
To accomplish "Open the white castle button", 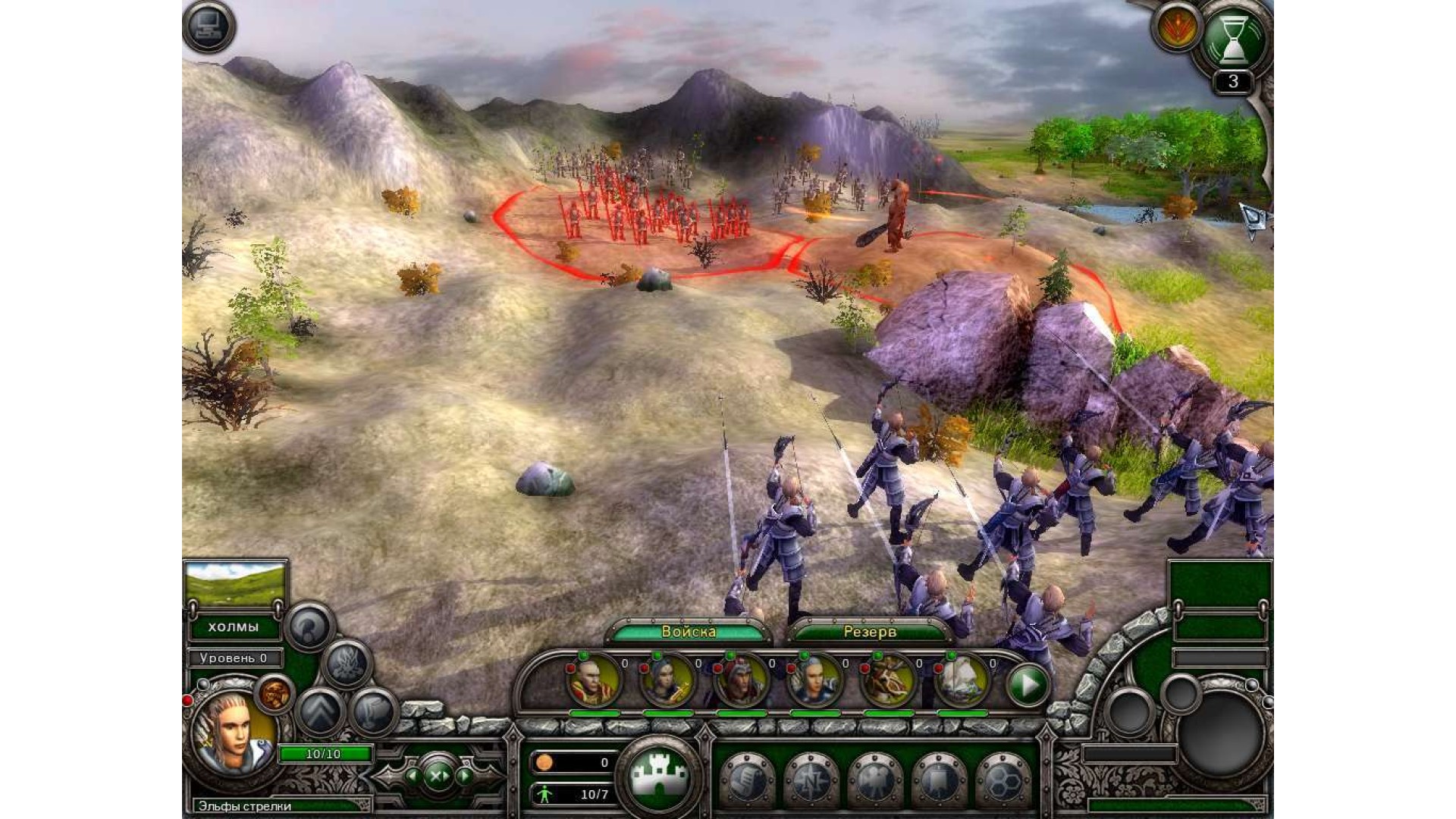I will click(x=660, y=776).
